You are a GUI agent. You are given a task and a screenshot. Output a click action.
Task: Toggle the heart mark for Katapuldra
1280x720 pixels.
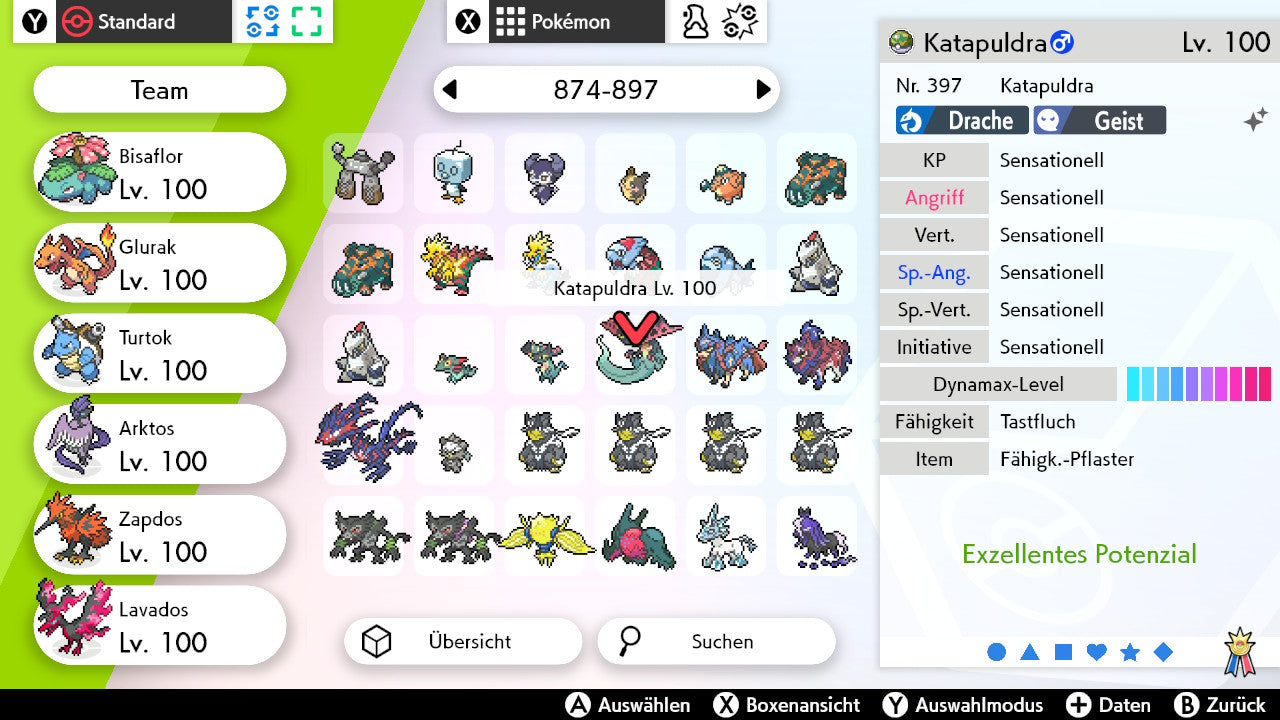coord(1096,651)
